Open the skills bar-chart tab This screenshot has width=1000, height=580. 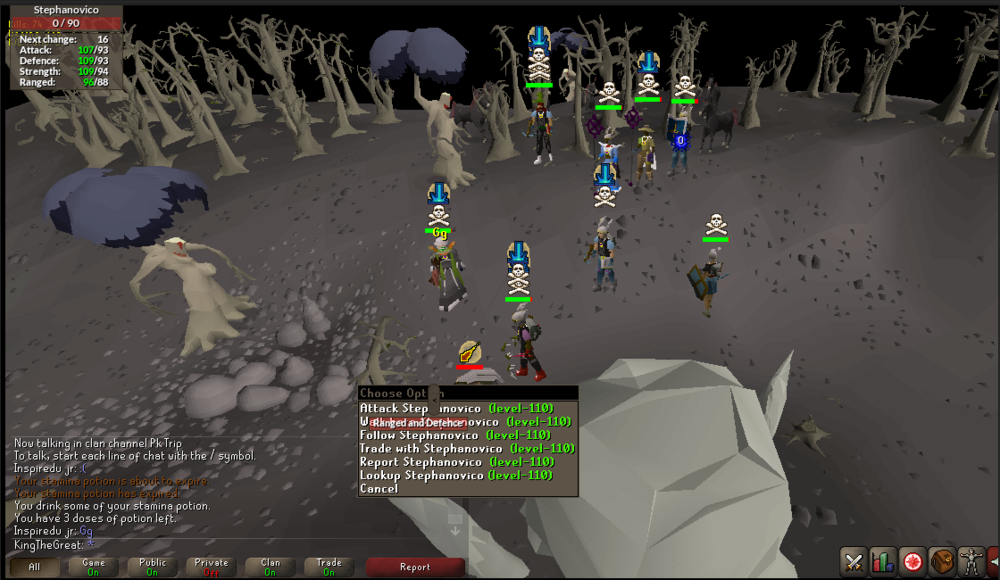coord(882,562)
